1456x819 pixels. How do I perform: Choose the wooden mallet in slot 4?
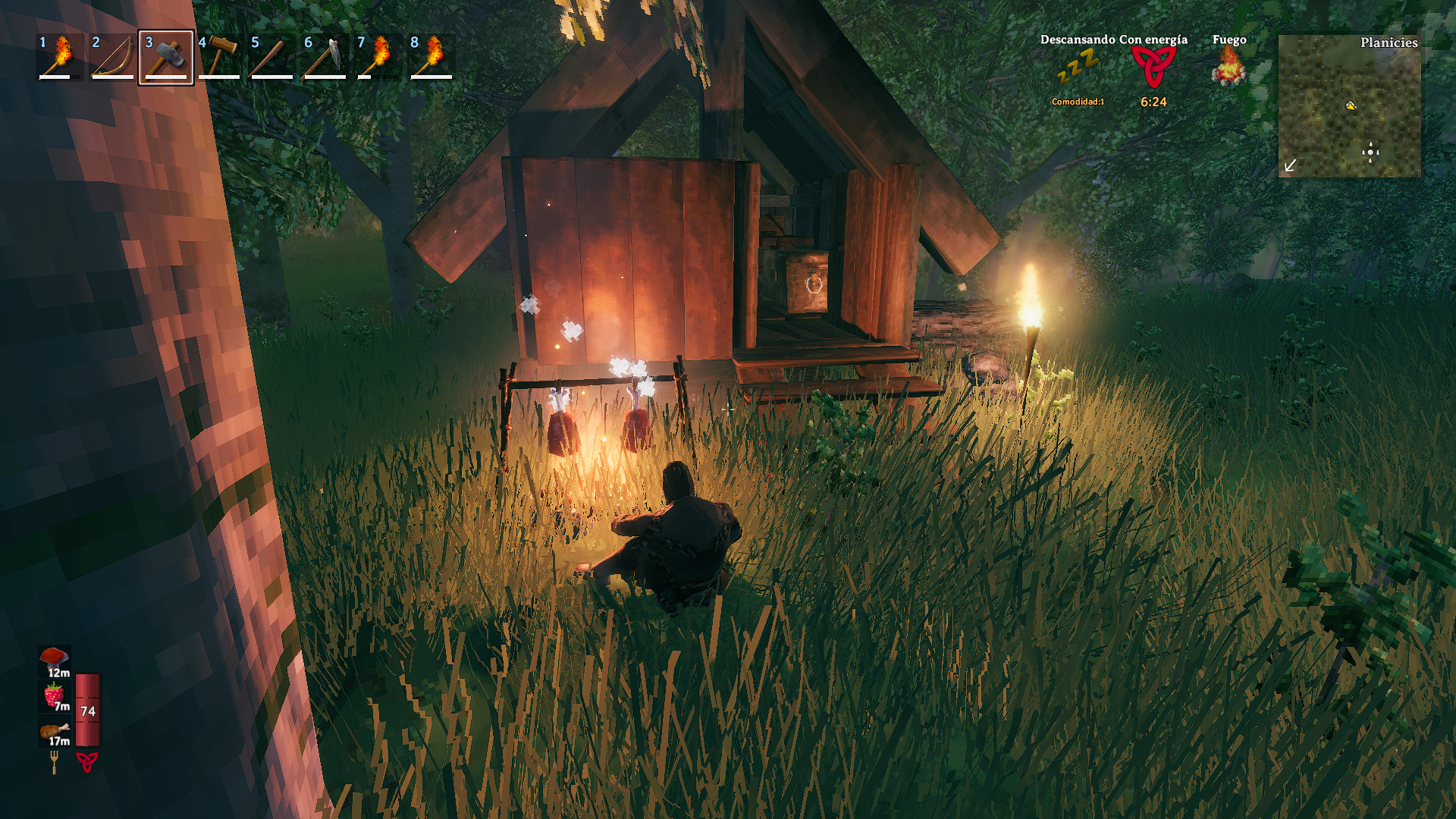click(x=218, y=57)
